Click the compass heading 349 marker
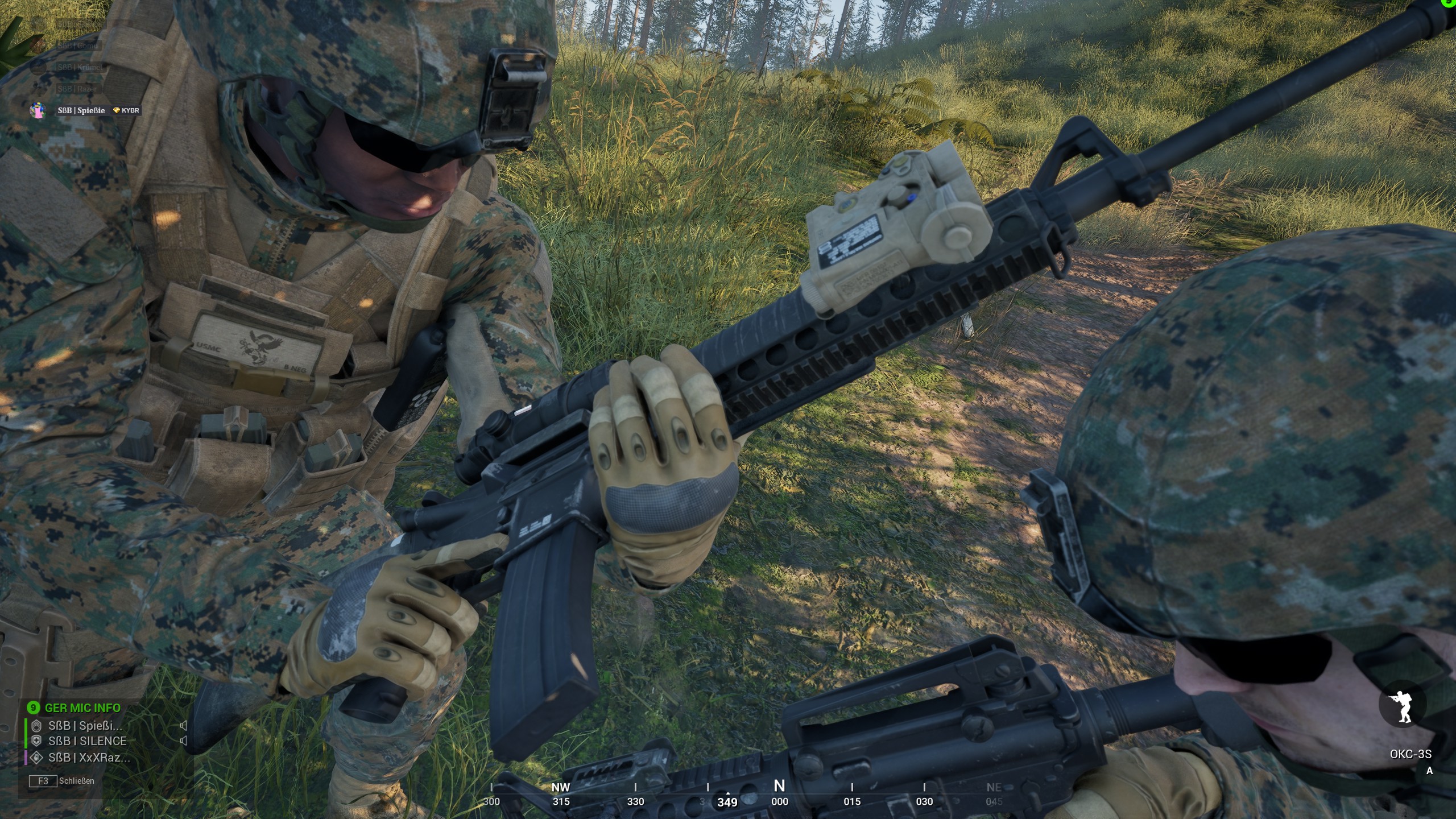 [727, 802]
